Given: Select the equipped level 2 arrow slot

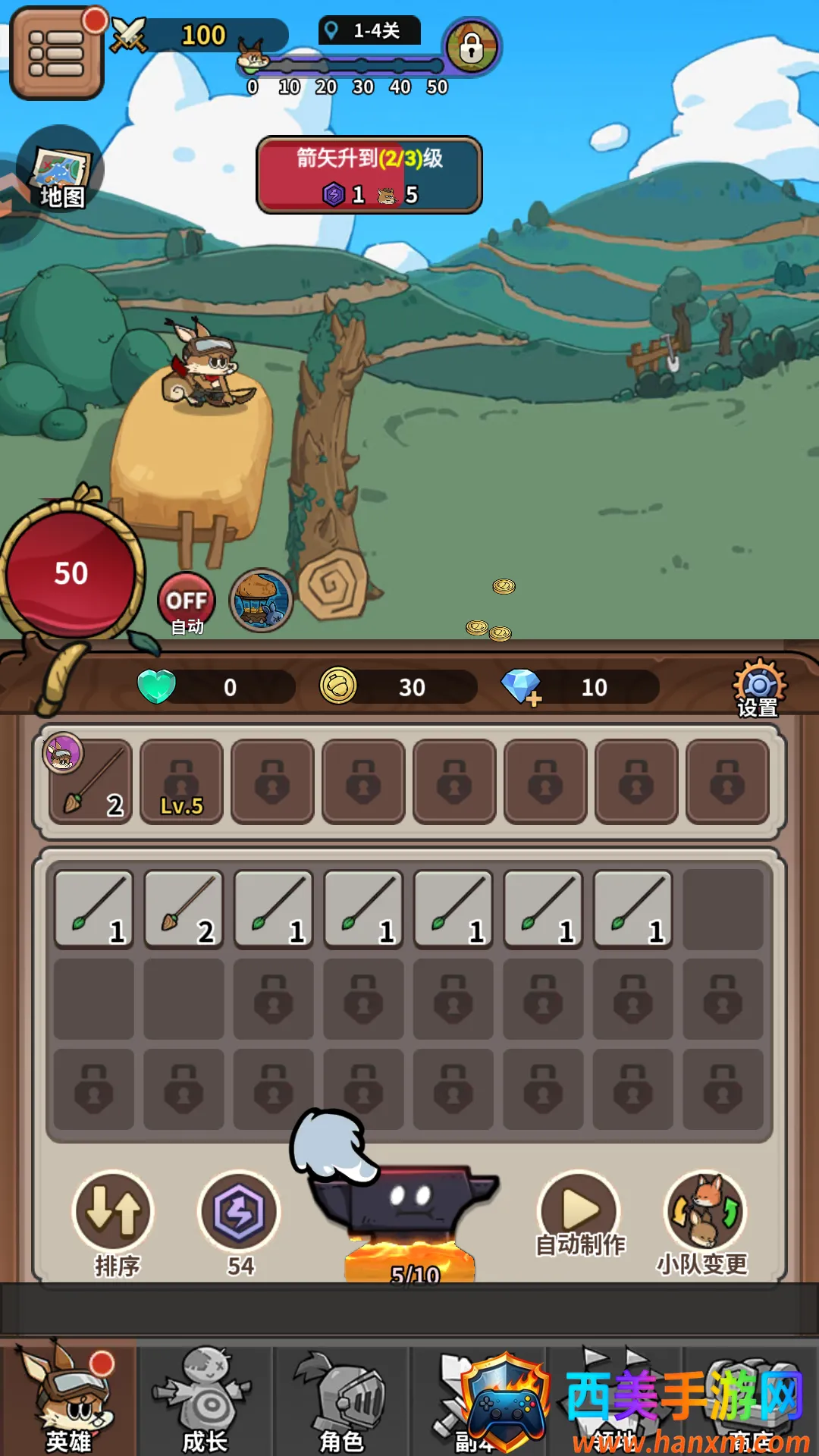Looking at the screenshot, I should click(x=91, y=782).
